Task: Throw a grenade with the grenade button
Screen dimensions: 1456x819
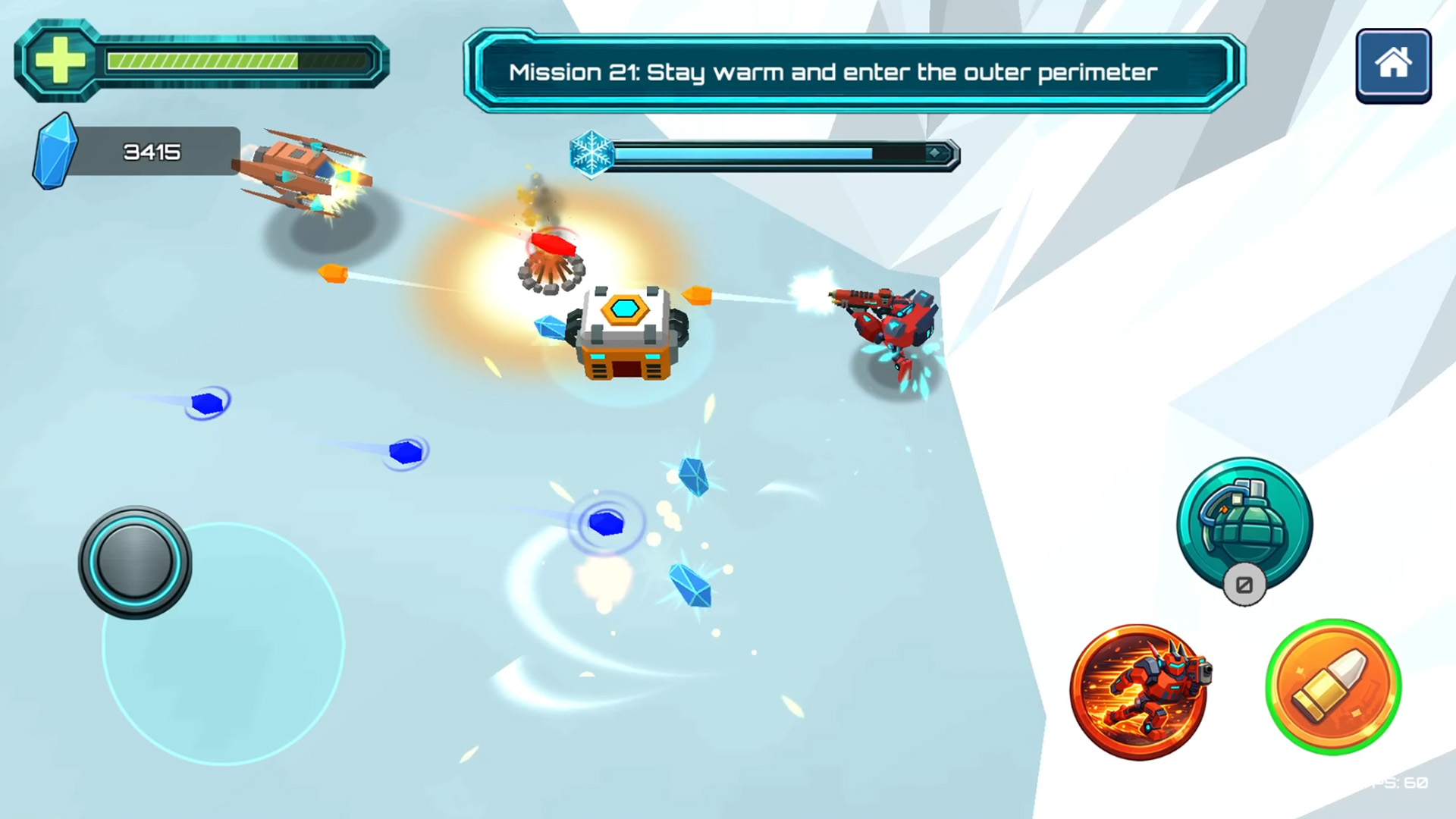Action: 1244,525
